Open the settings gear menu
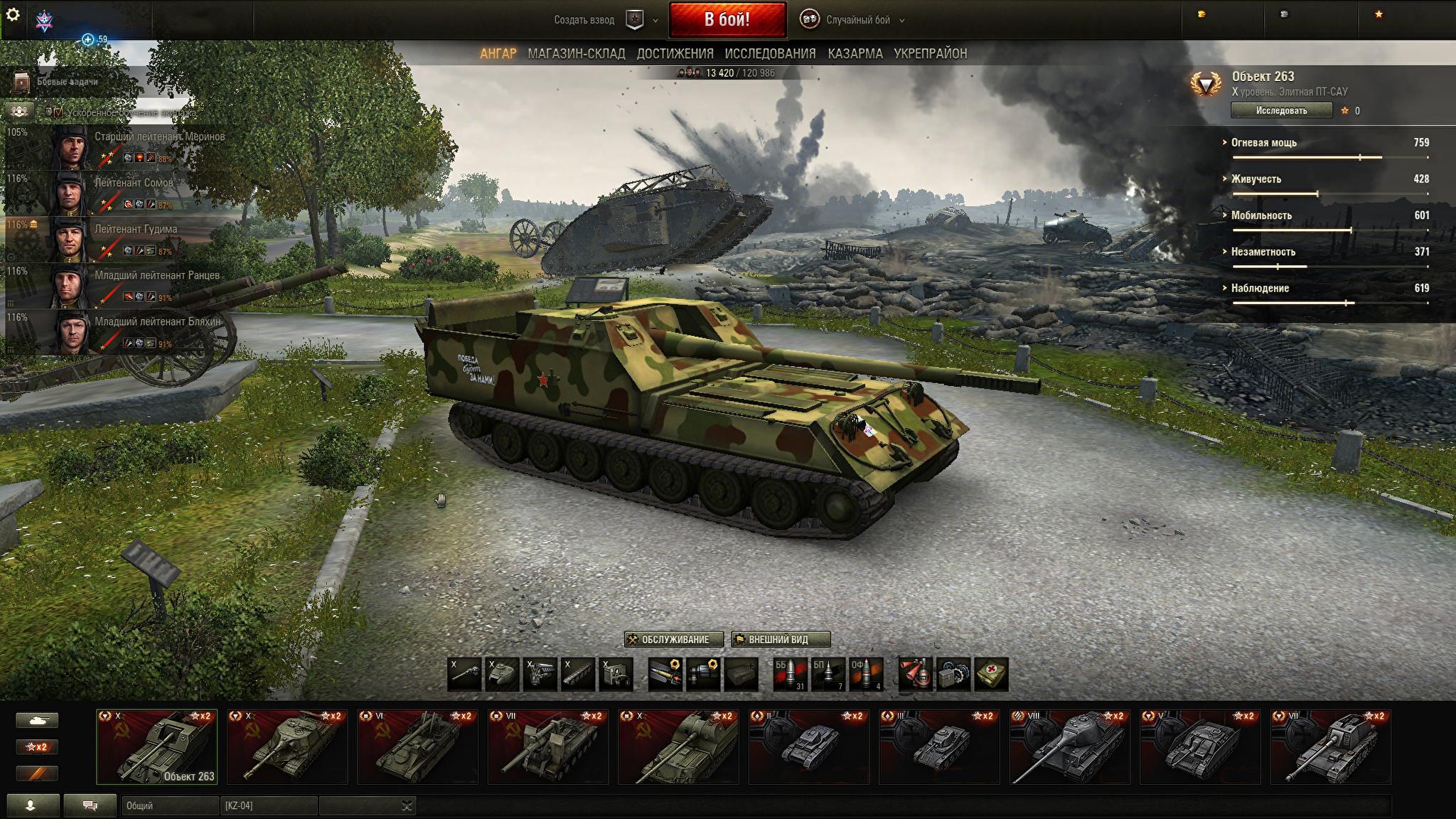 click(x=13, y=14)
